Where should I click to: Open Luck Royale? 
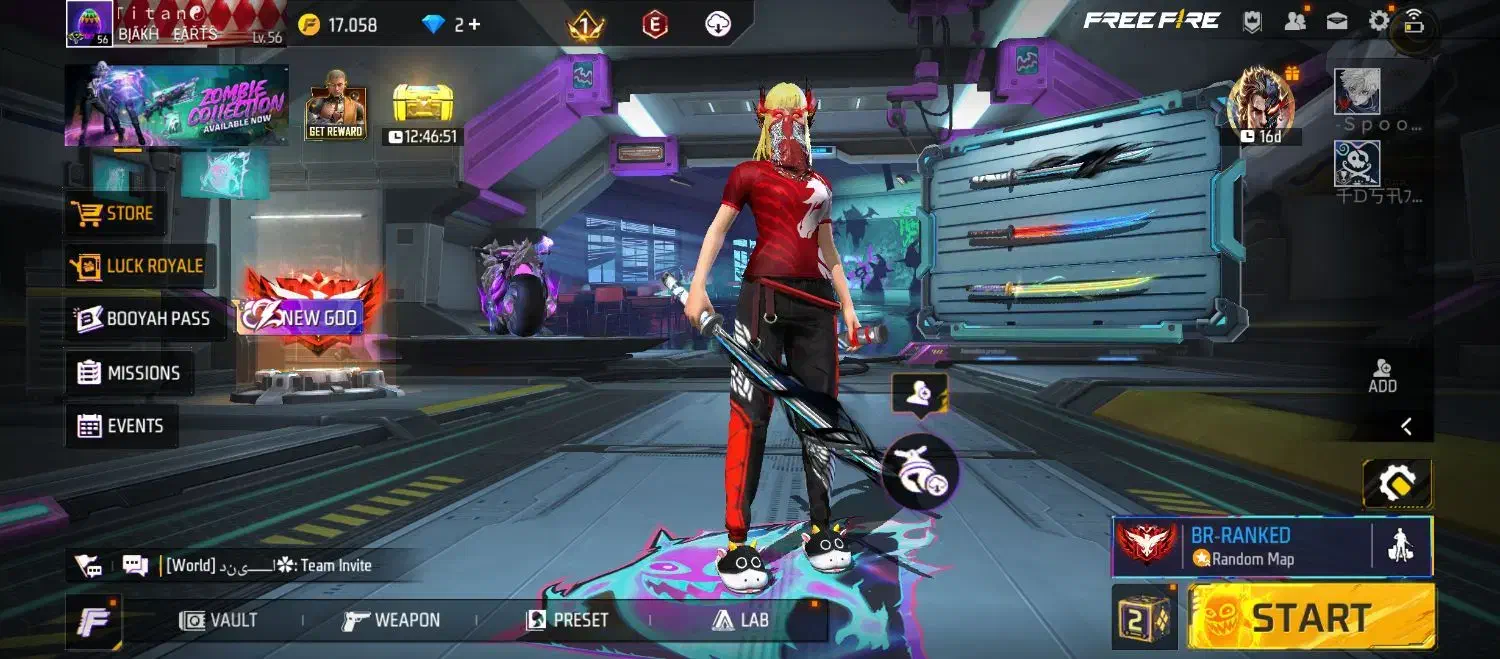tap(138, 266)
